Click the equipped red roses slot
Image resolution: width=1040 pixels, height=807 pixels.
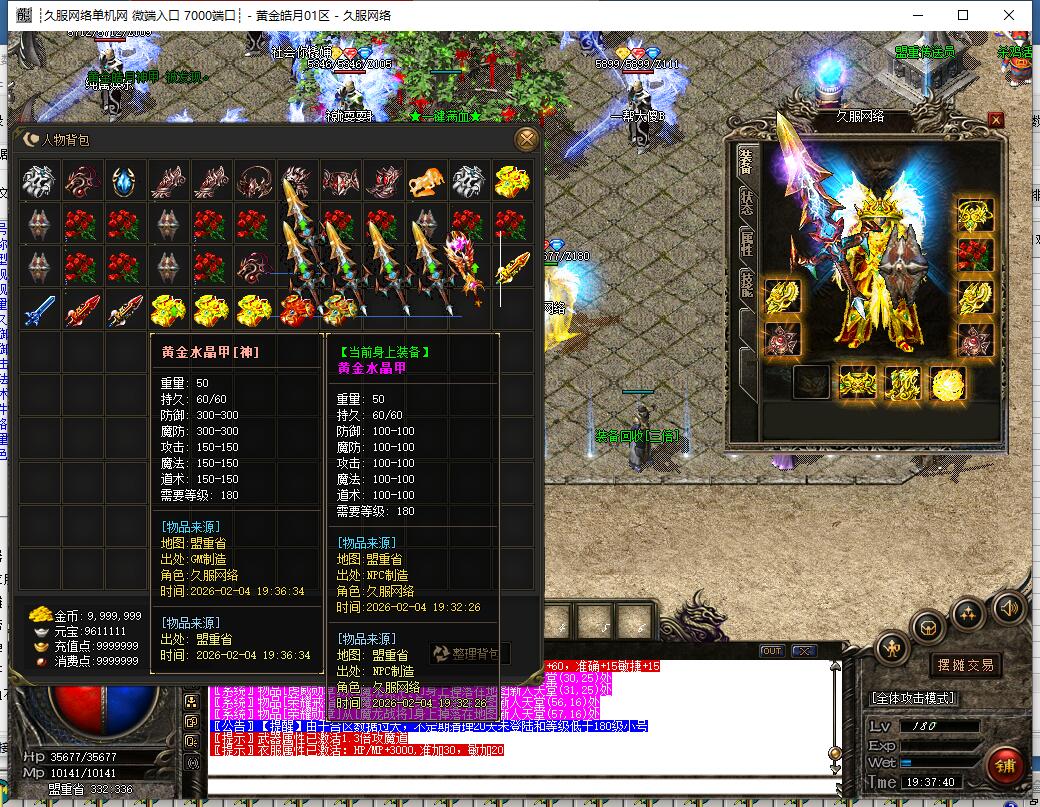point(975,254)
